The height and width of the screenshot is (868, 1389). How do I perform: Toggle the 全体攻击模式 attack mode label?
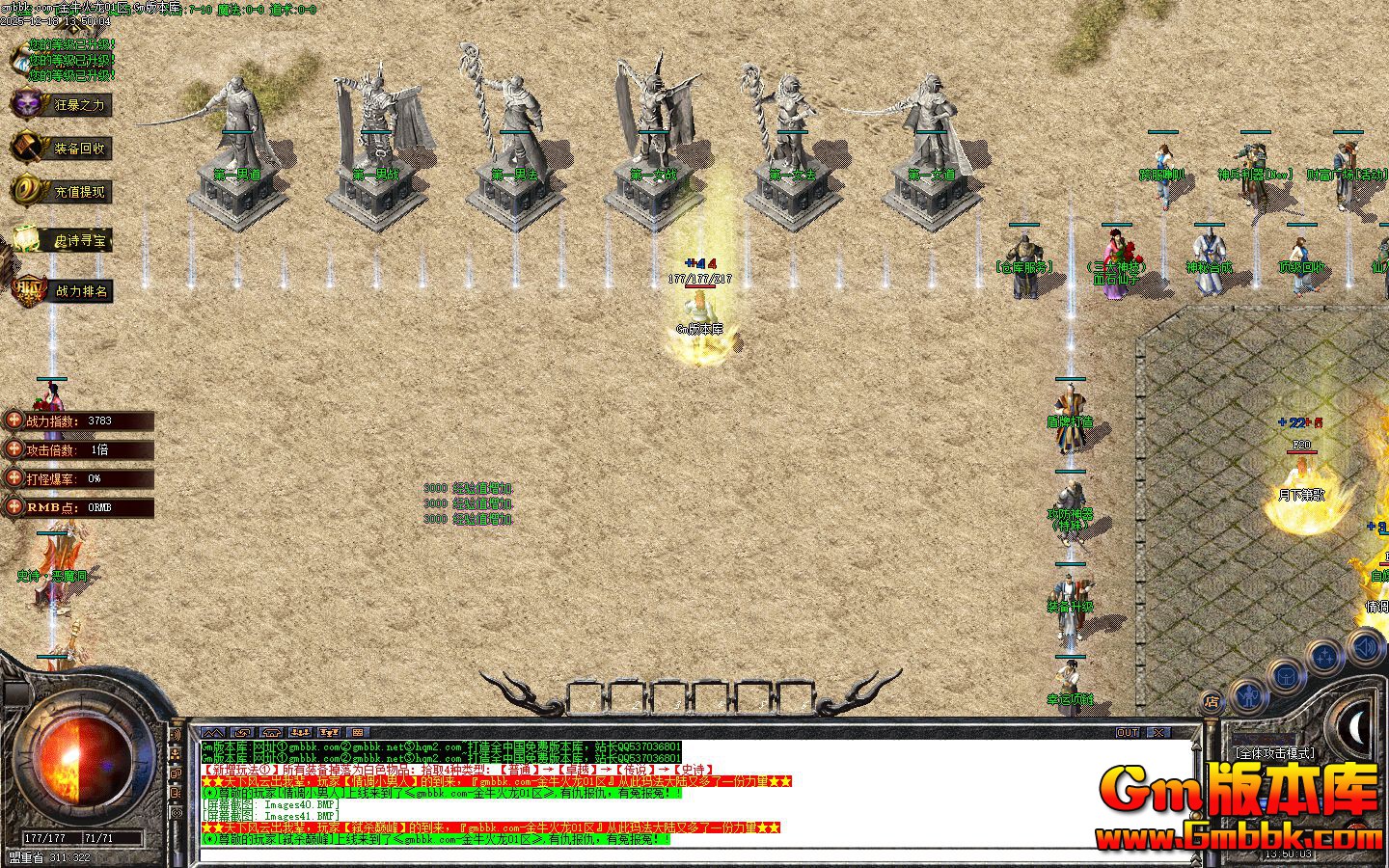coord(1274,753)
